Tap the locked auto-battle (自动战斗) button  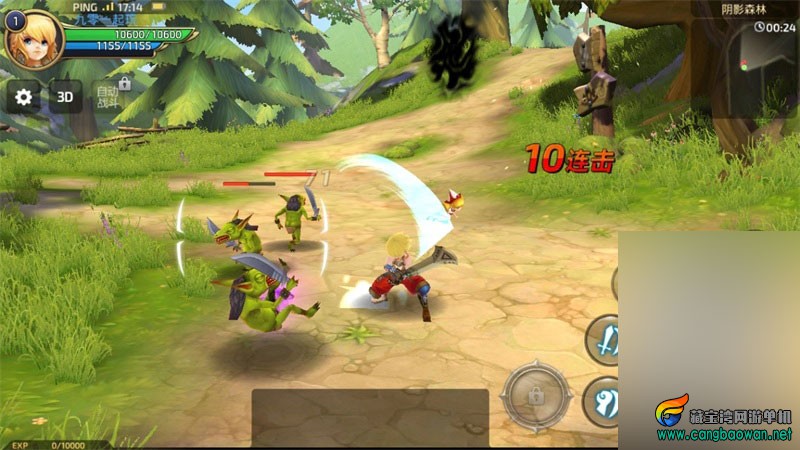coord(108,95)
